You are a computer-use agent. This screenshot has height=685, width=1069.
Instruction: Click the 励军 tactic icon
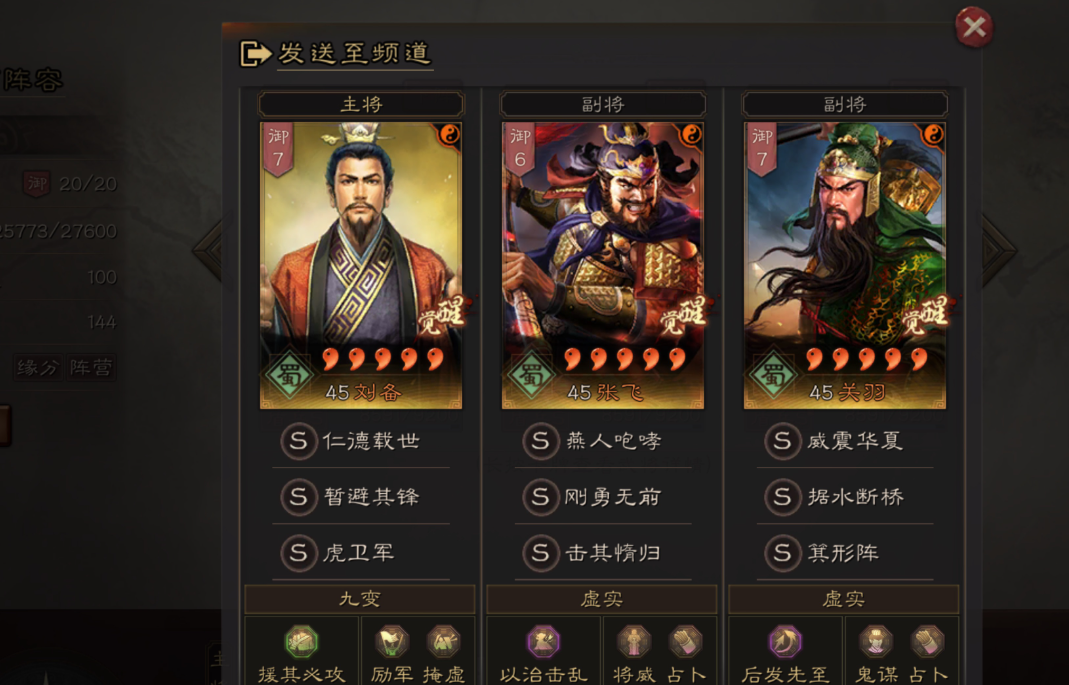click(x=392, y=642)
